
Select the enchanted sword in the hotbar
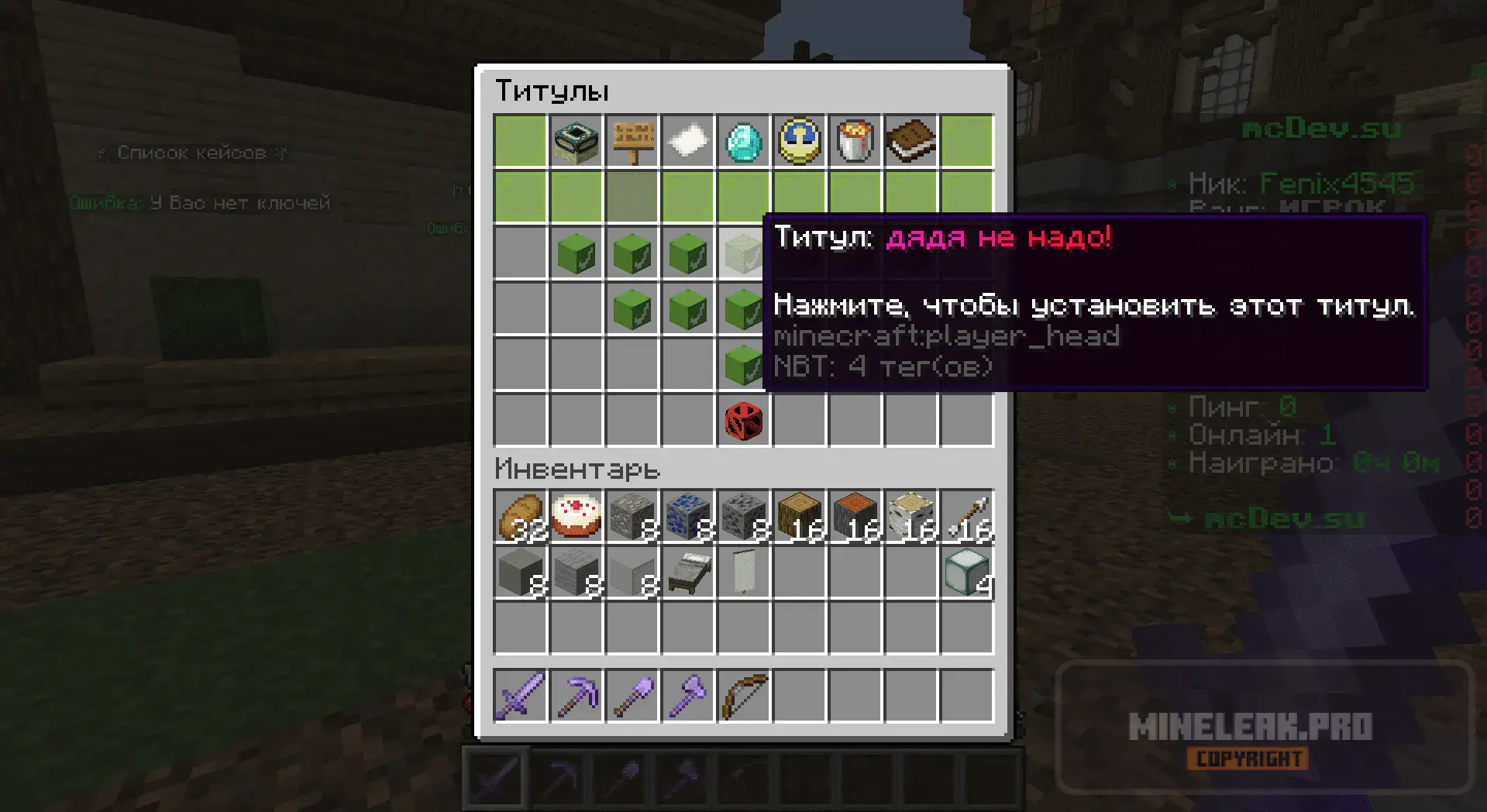tap(521, 696)
